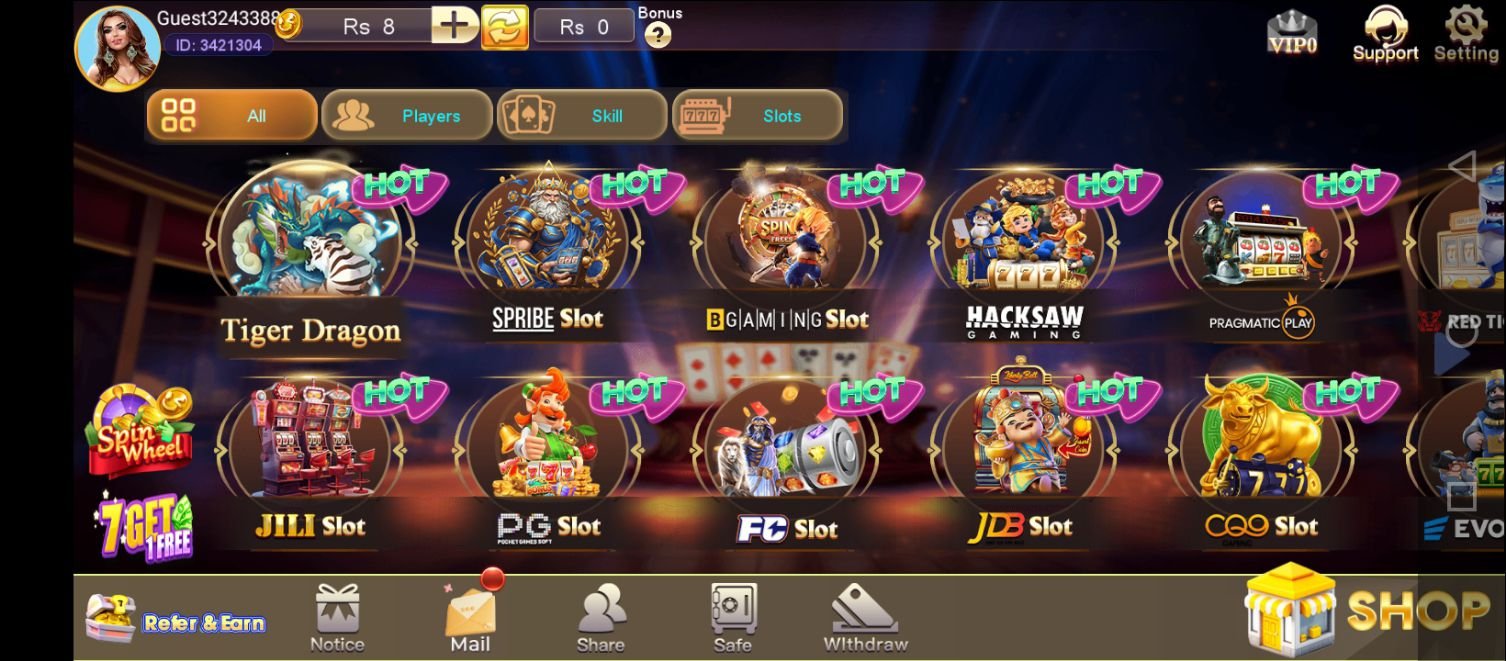
Task: Select the Skill games tab
Action: click(582, 116)
